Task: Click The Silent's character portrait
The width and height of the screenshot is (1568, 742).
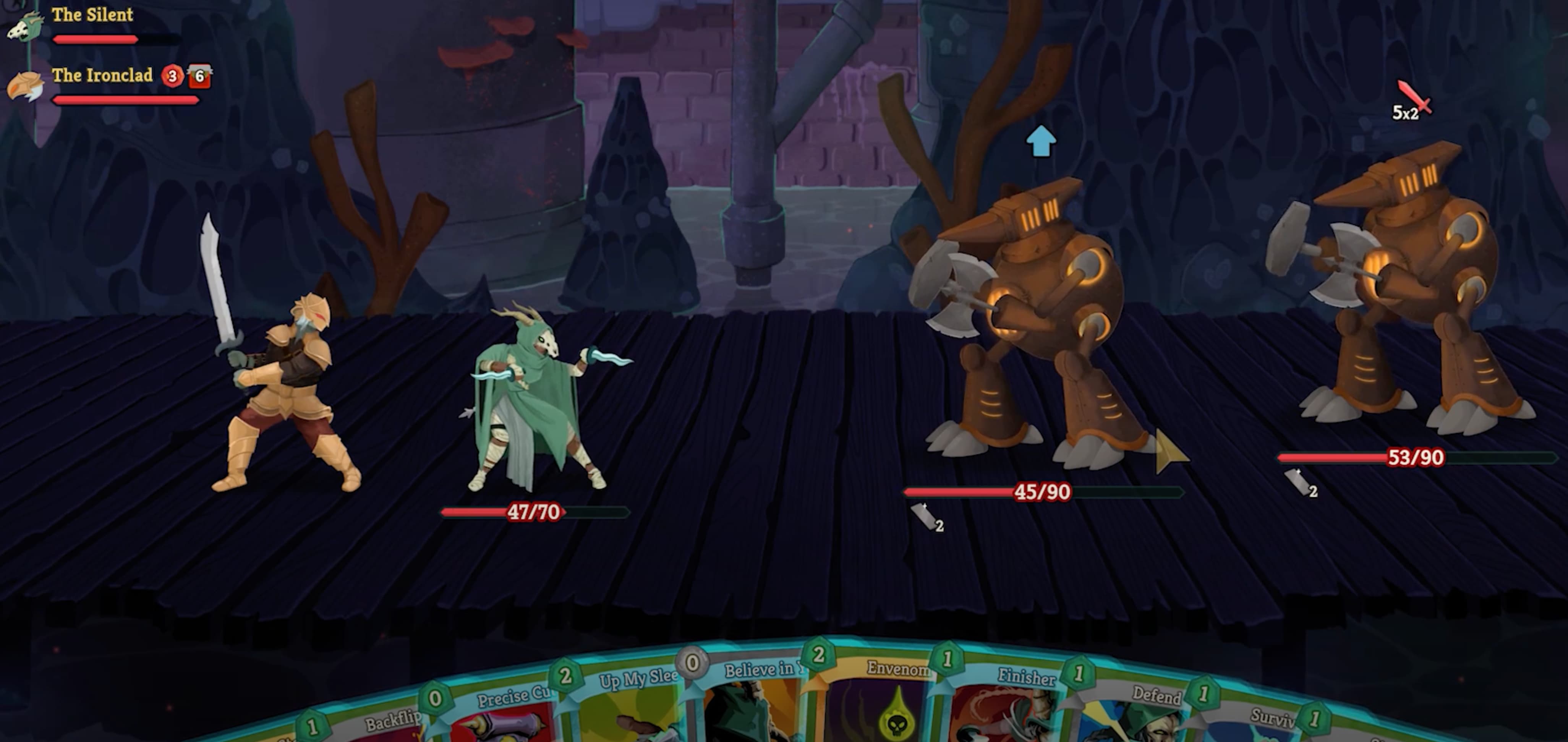Action: tap(26, 26)
